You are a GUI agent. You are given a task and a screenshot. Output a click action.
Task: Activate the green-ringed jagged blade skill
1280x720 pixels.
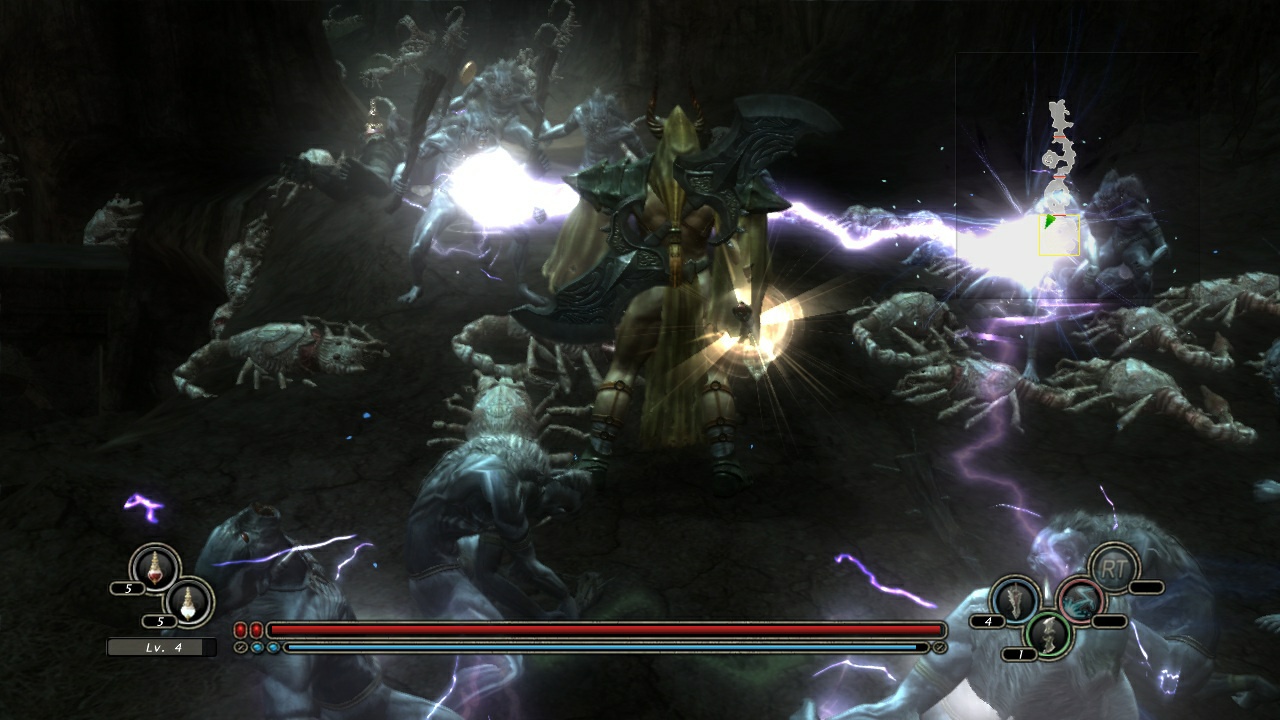tap(1048, 633)
